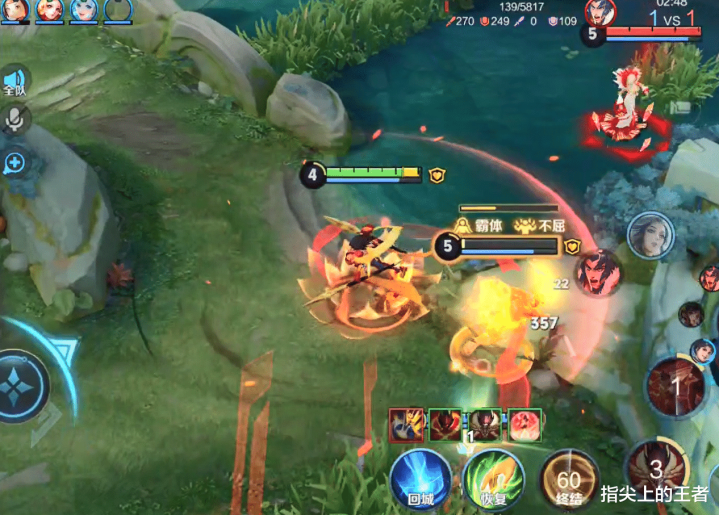This screenshot has height=515, width=719.
Task: Click the blue plus signal button
Action: [x=15, y=162]
